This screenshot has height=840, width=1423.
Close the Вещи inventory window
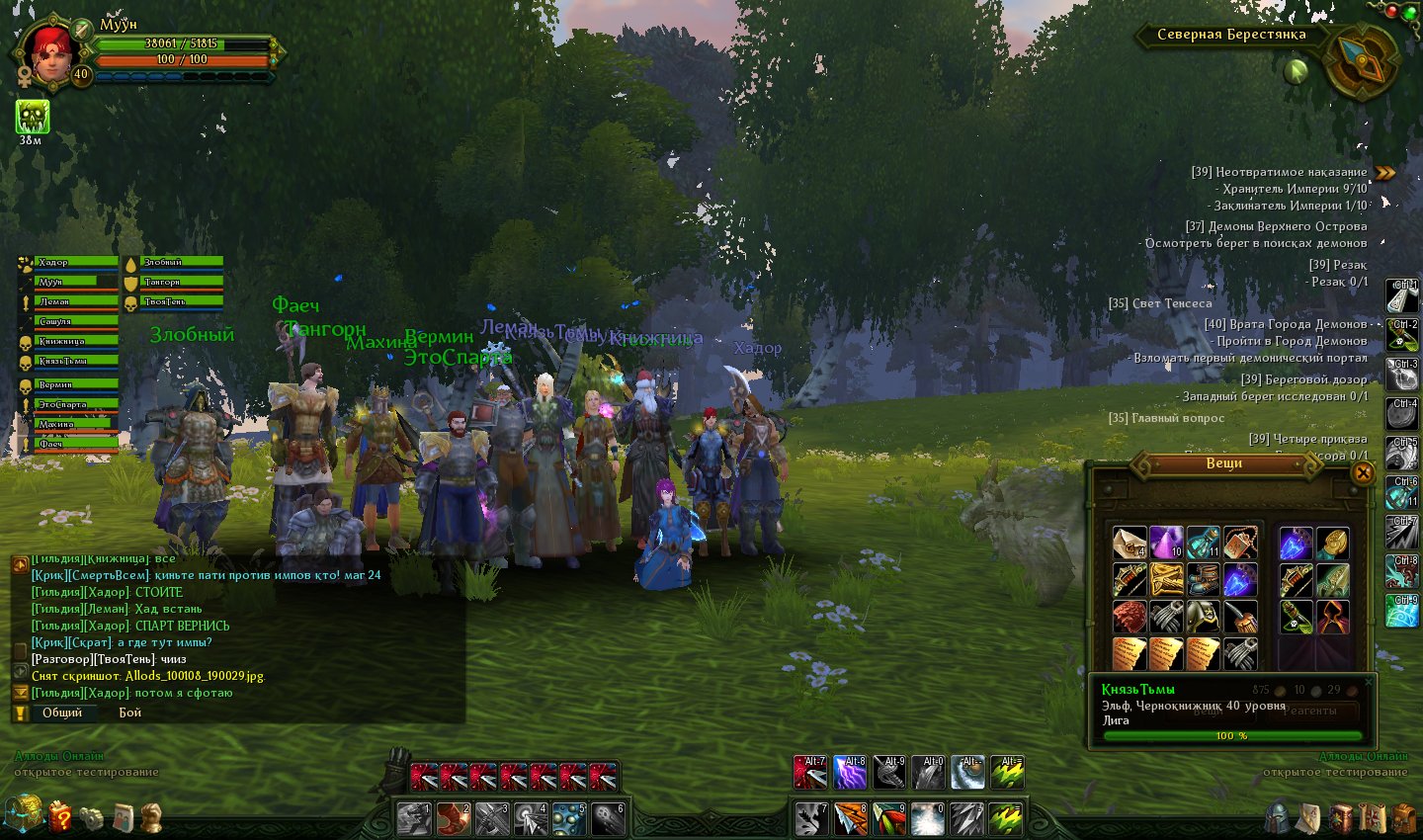click(x=1362, y=472)
